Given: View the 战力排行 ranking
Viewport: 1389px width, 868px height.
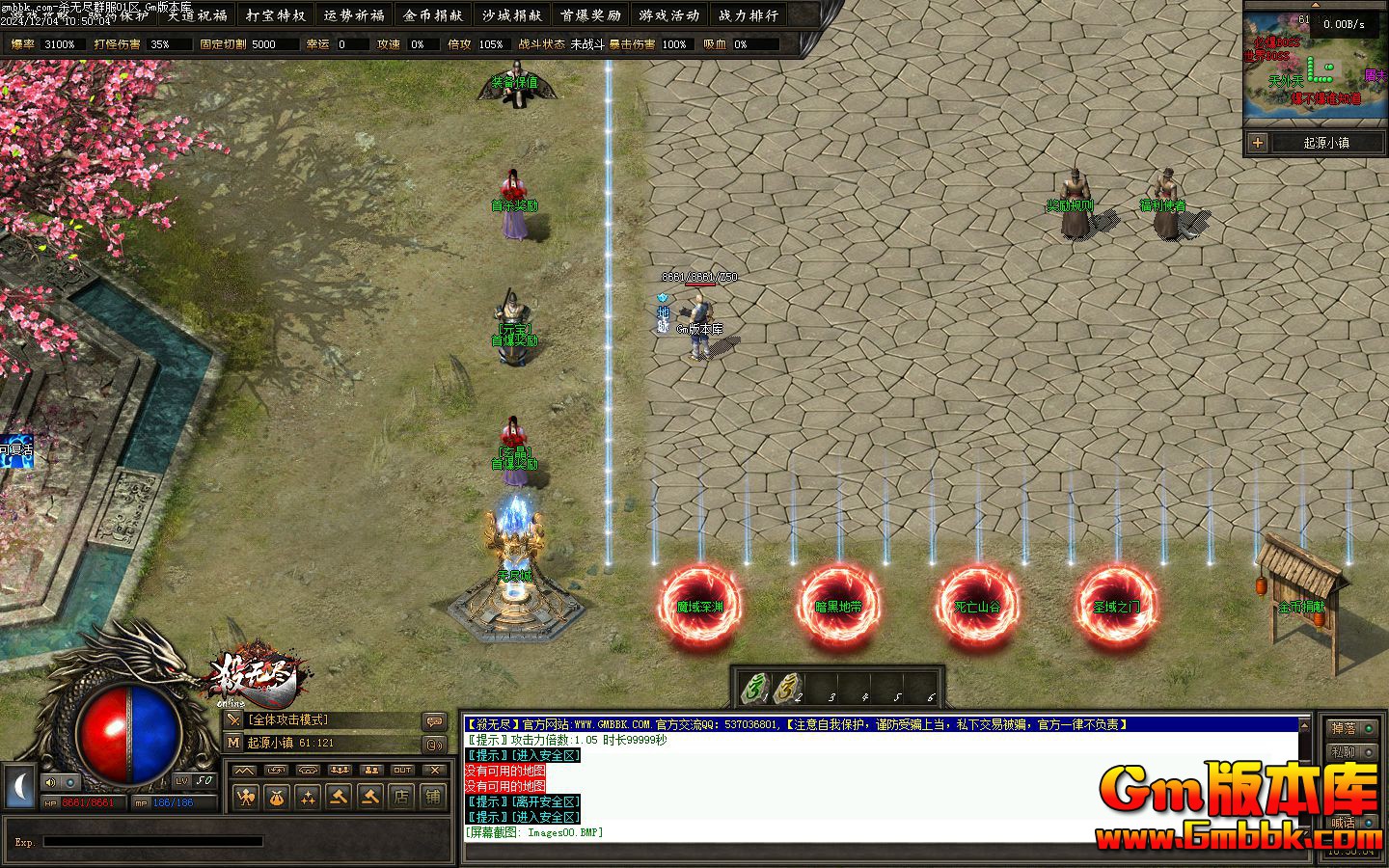Looking at the screenshot, I should point(748,14).
